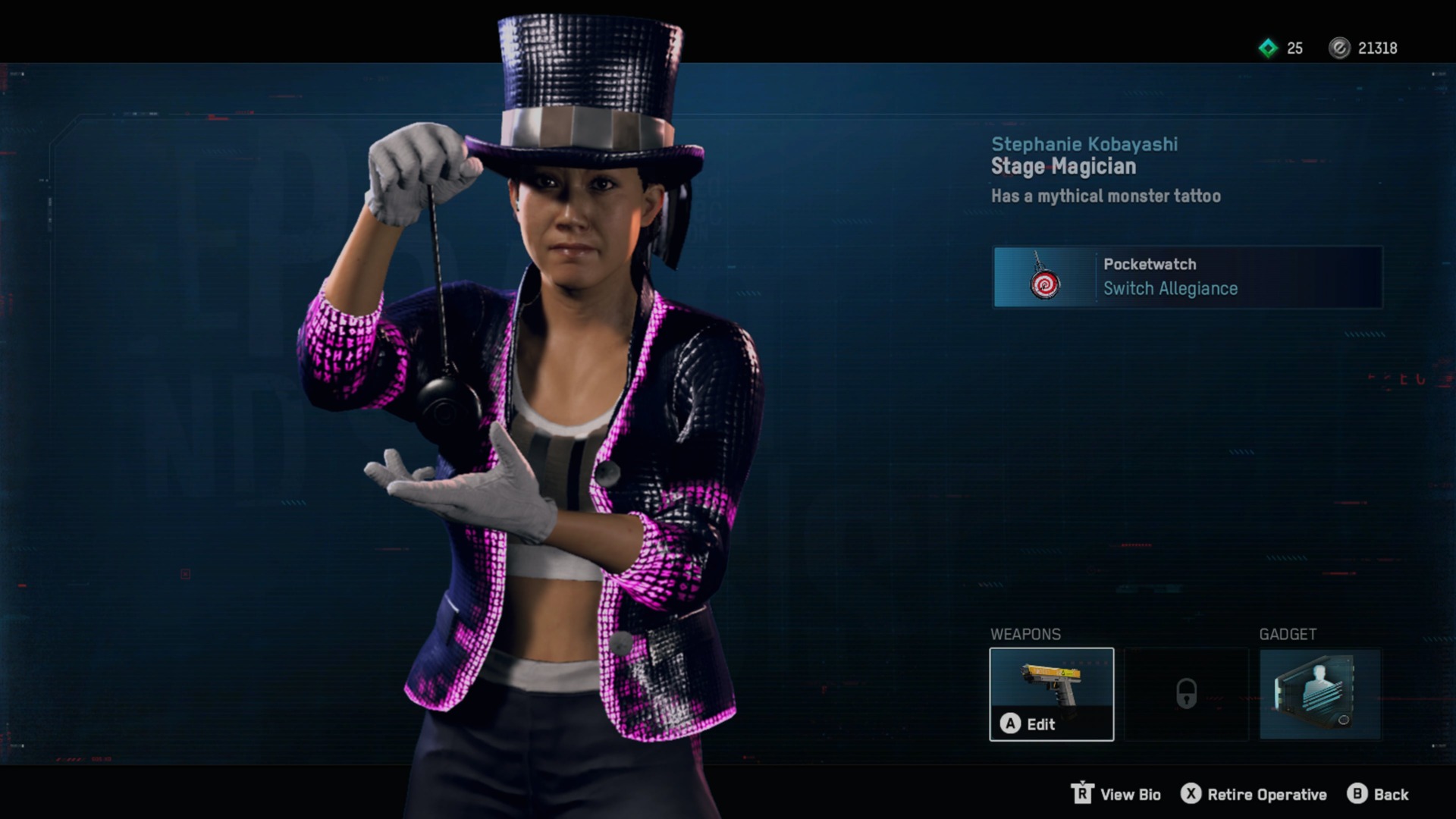Click the X button icon beside Retire Operative
This screenshot has width=1456, height=819.
(1192, 795)
